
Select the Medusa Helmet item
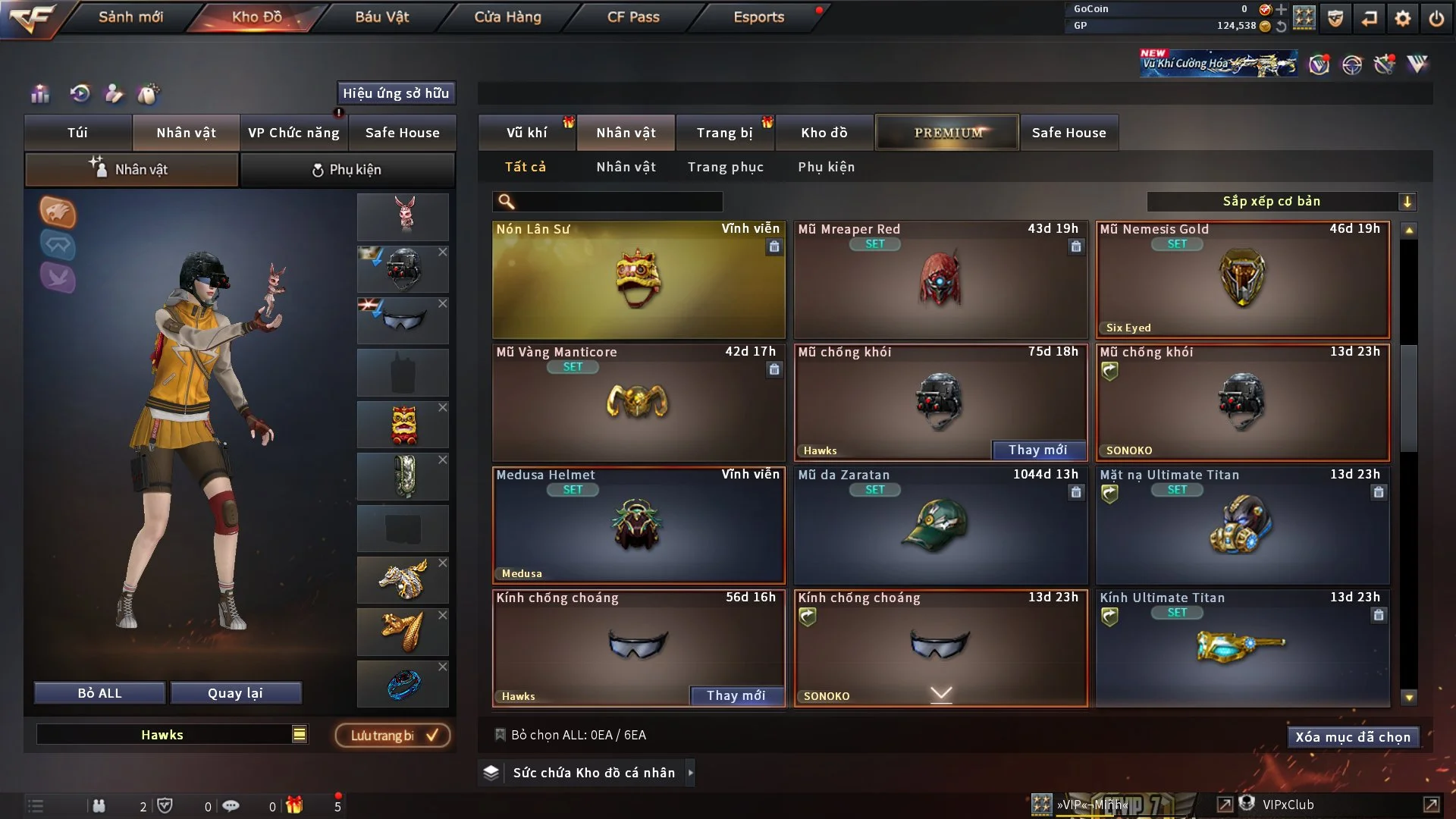[x=639, y=525]
